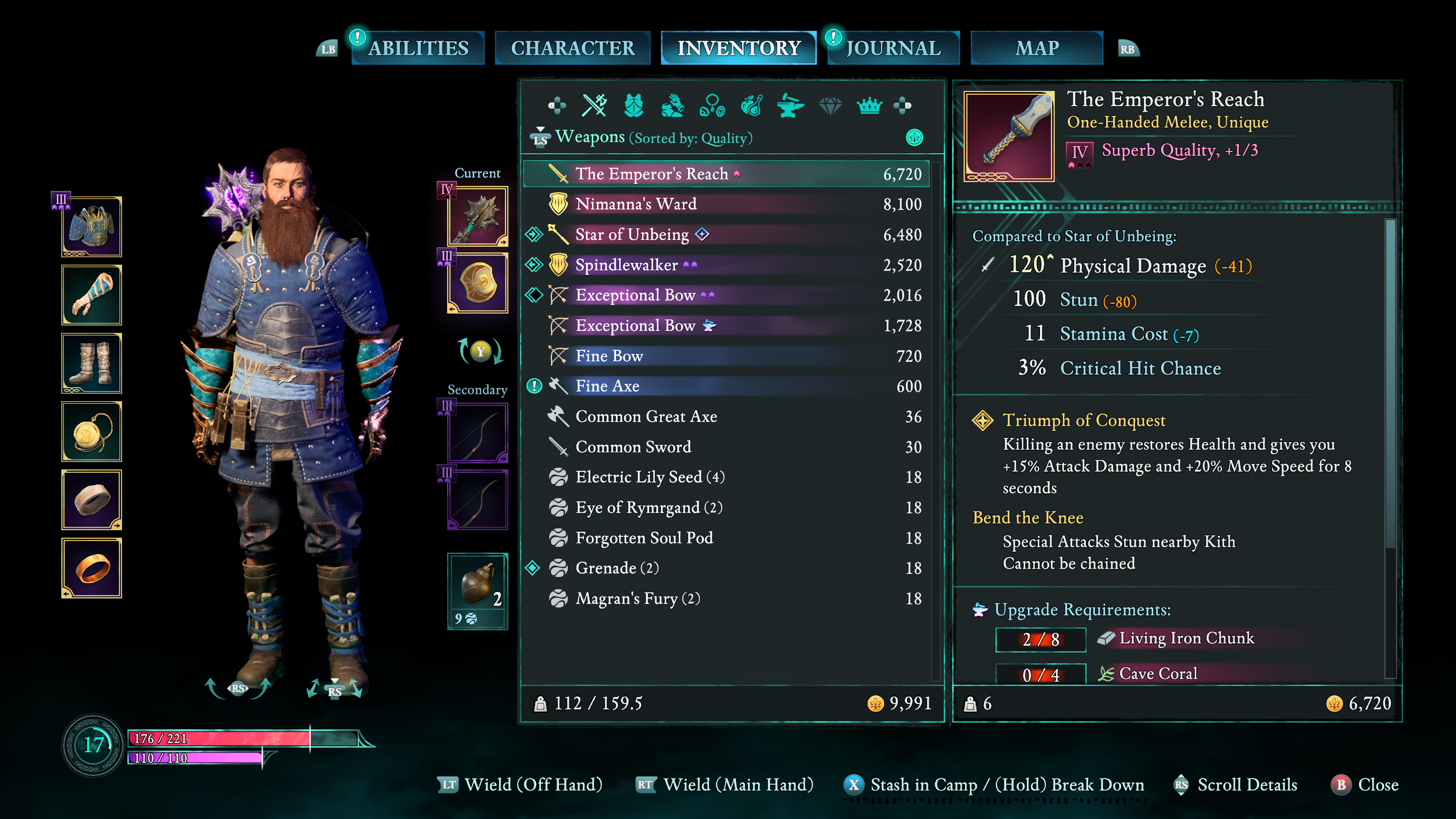Select the equipped boots slot
Viewport: 1456px width, 819px height.
click(91, 364)
